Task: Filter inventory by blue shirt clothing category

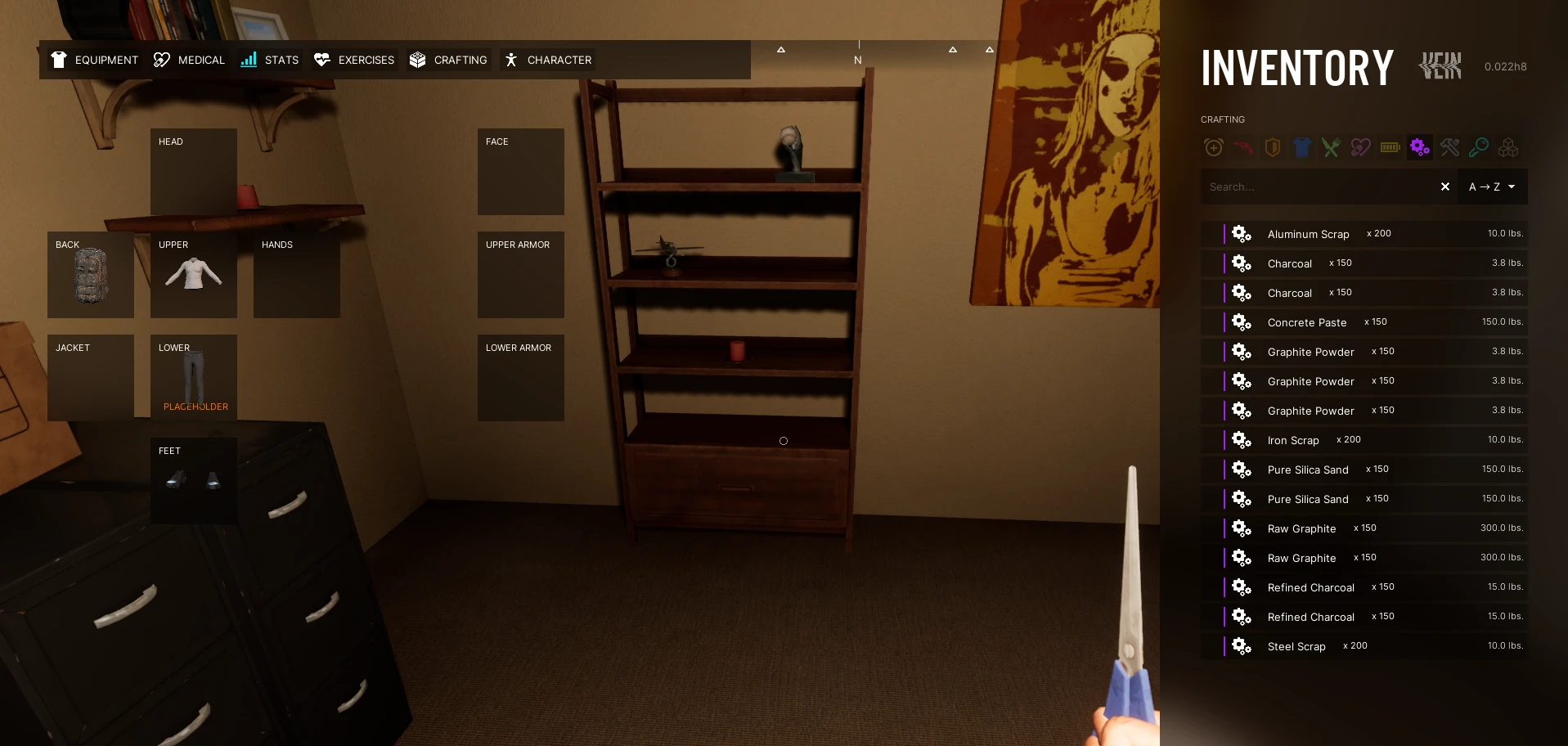Action: tap(1302, 148)
